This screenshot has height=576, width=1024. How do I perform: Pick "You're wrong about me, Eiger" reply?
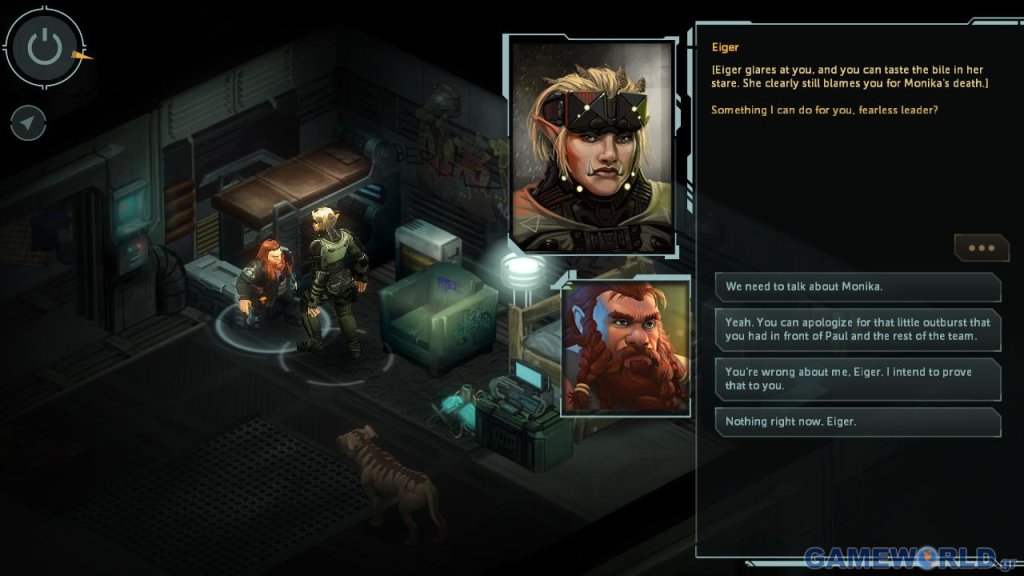pyautogui.click(x=857, y=379)
